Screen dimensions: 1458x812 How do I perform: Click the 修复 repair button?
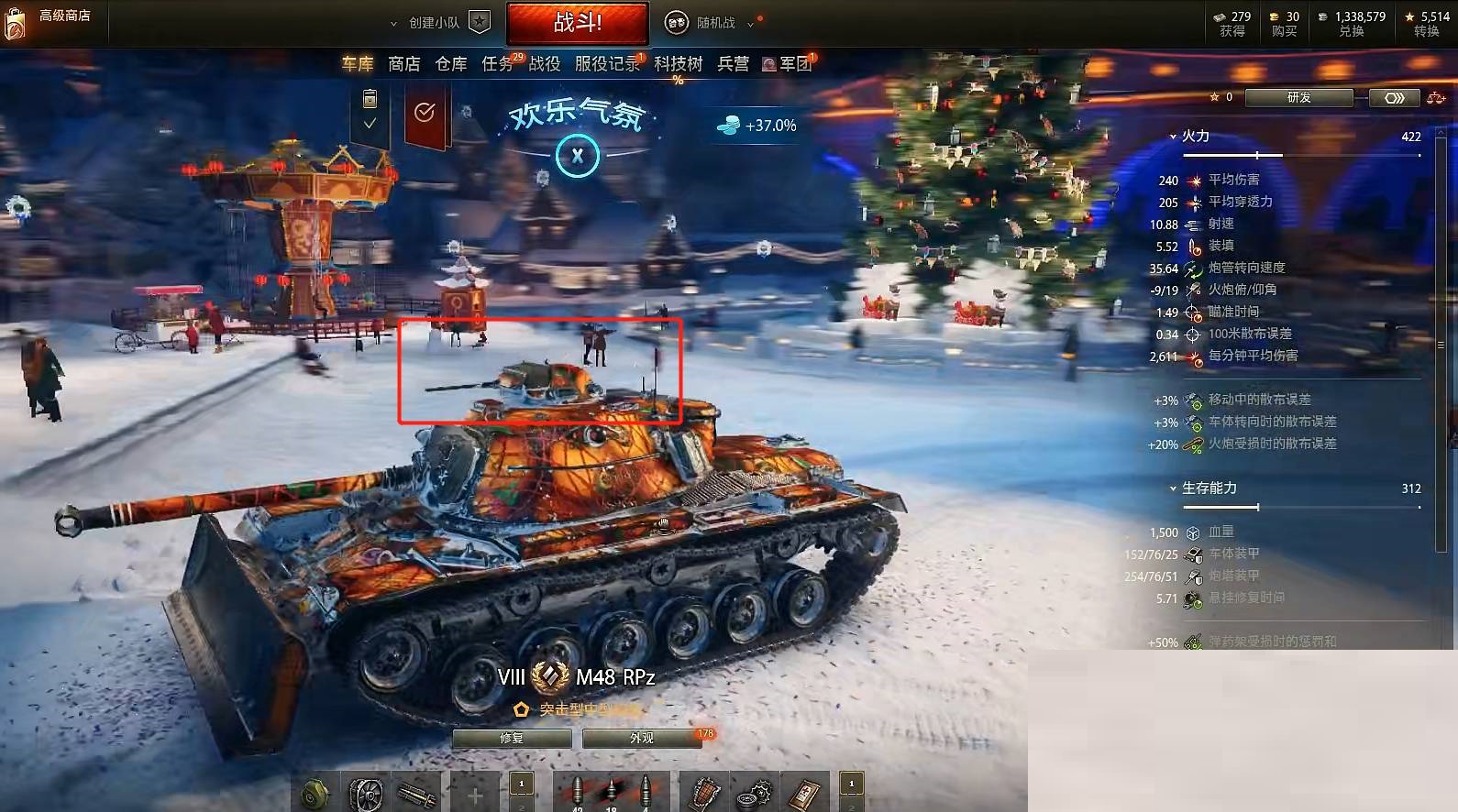(511, 738)
